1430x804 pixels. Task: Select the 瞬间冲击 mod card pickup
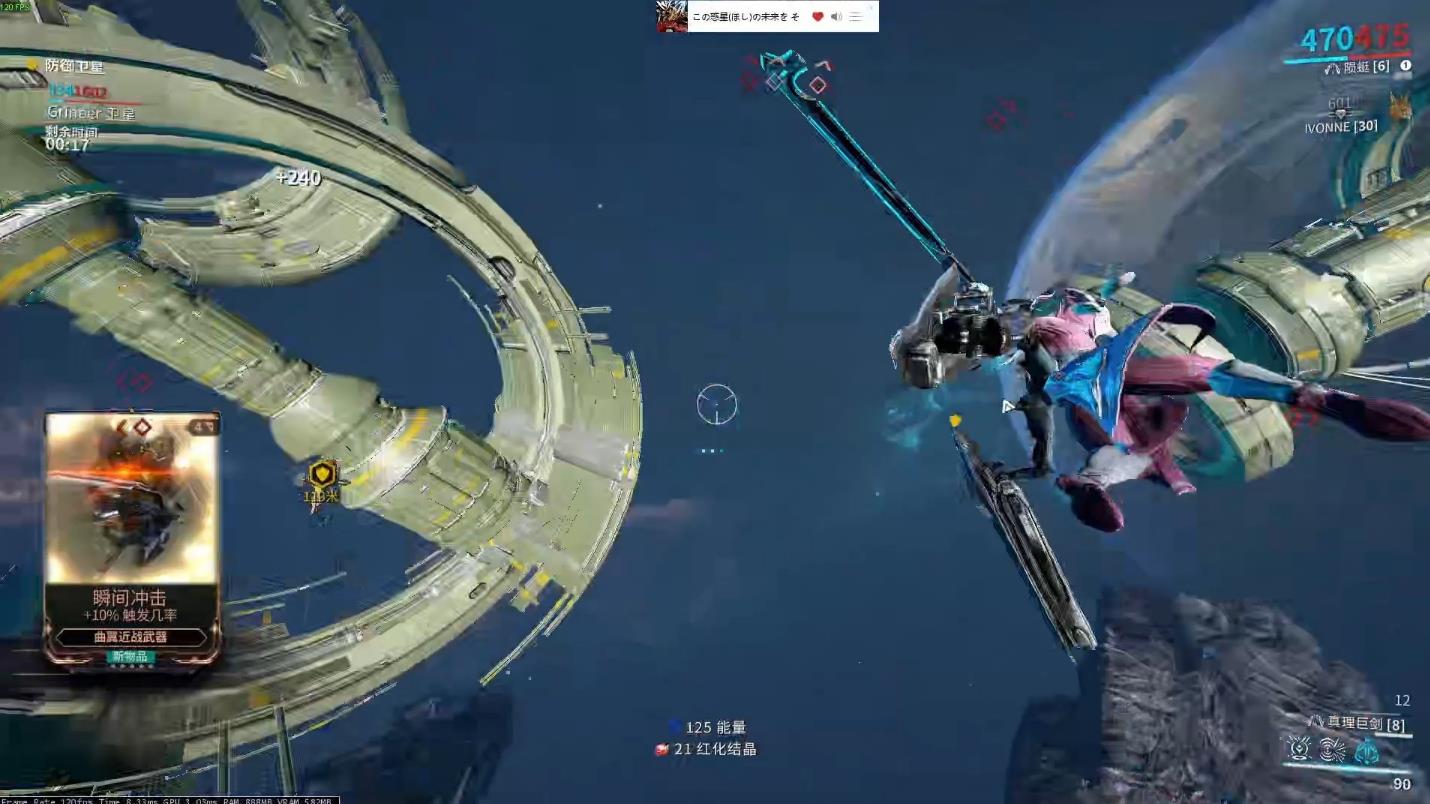point(132,538)
